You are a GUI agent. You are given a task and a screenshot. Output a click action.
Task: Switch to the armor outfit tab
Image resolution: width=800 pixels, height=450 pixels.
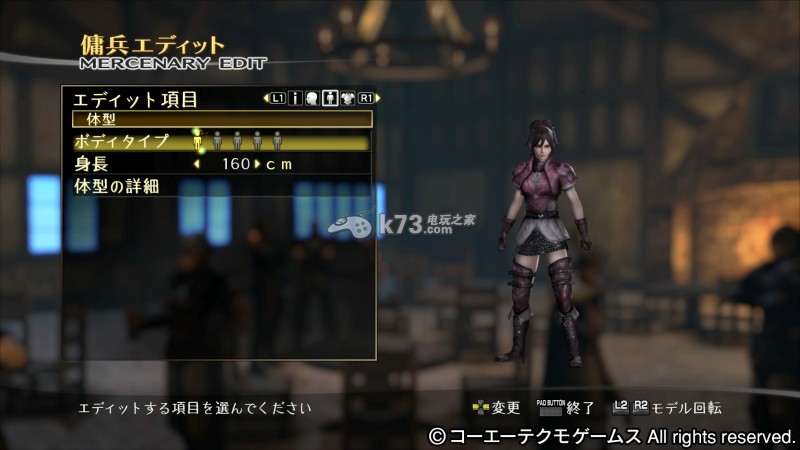[348, 98]
